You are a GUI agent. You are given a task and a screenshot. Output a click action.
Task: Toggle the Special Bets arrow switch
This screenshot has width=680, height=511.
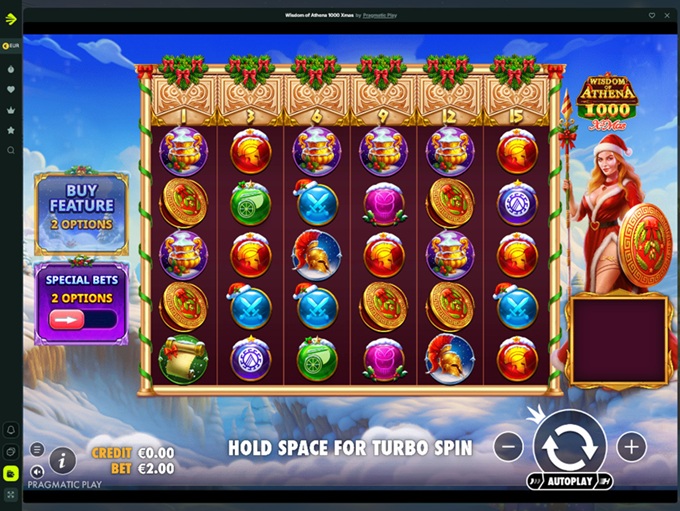[82, 320]
